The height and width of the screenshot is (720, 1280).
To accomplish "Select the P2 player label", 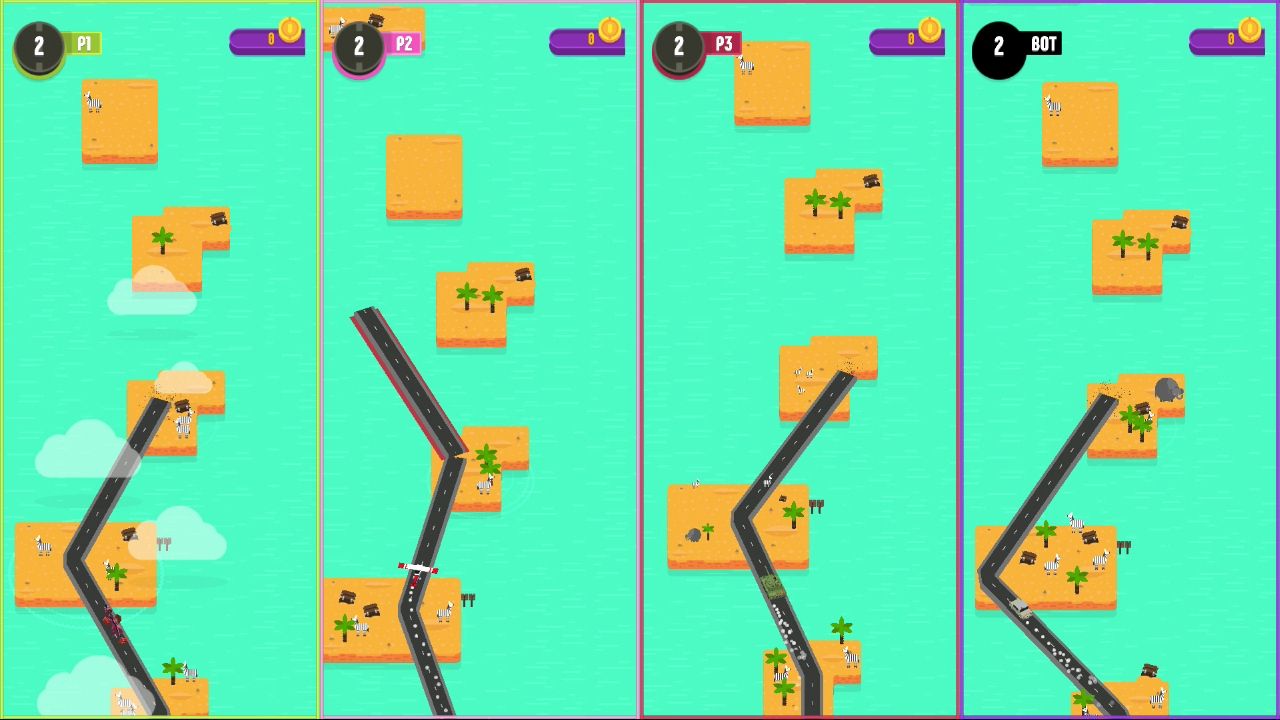I will coord(405,43).
